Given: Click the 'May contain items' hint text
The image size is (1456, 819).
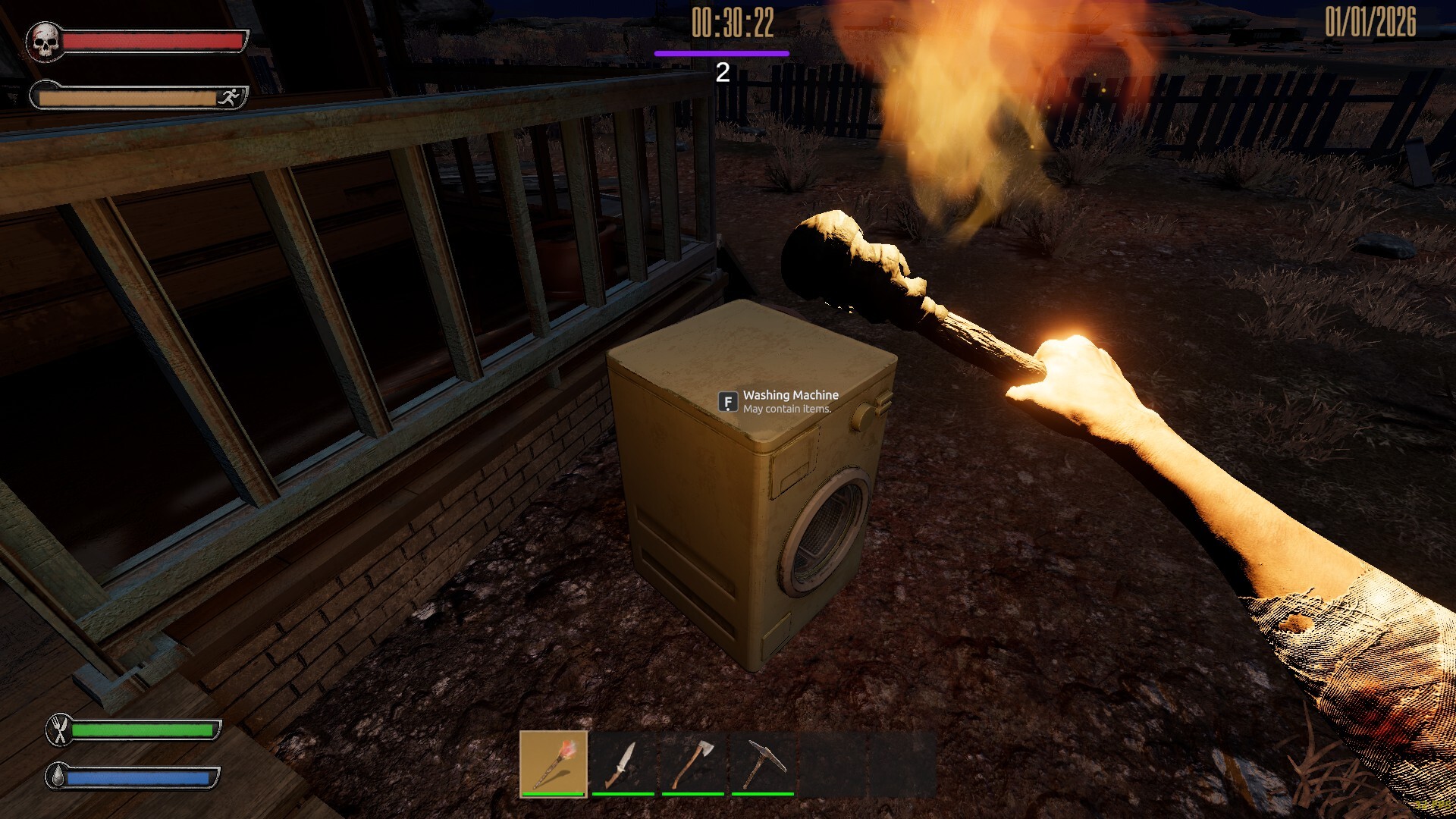Looking at the screenshot, I should [x=786, y=409].
